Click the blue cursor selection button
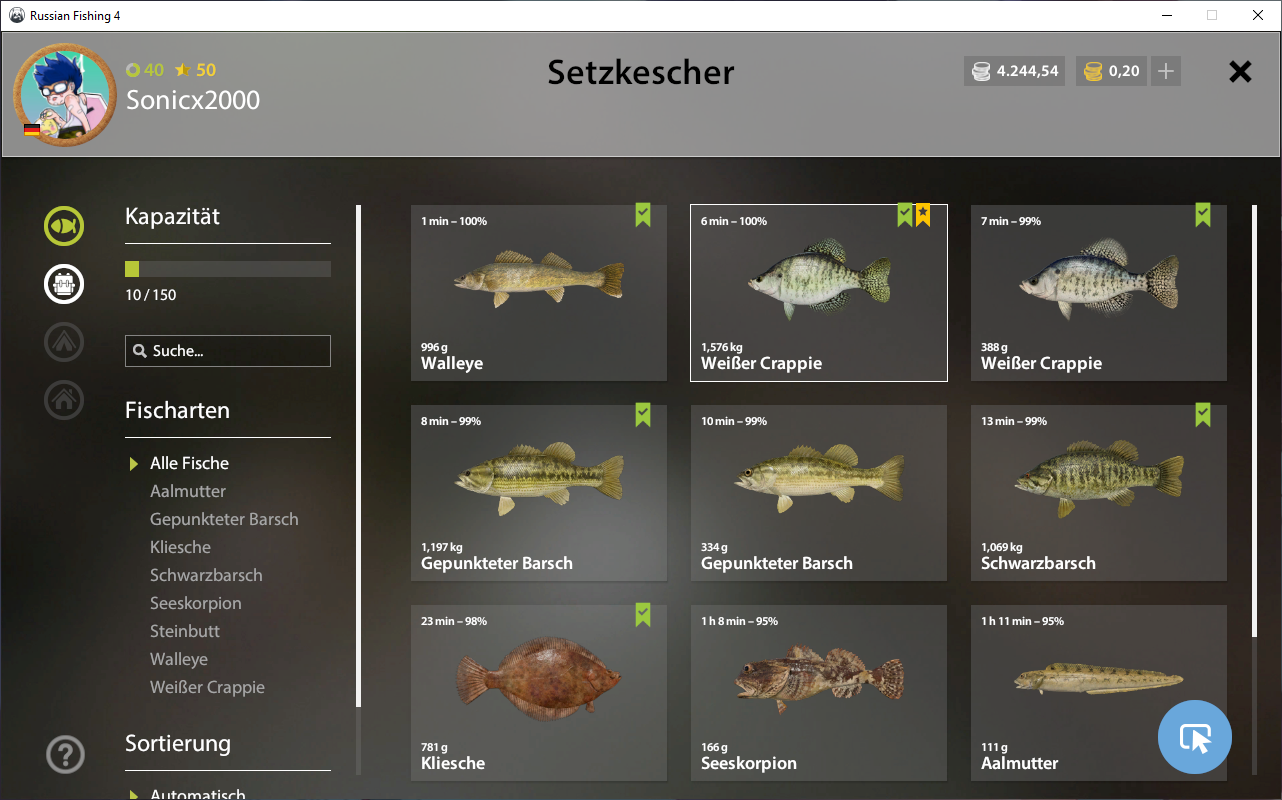The width and height of the screenshot is (1282, 800). click(1194, 738)
